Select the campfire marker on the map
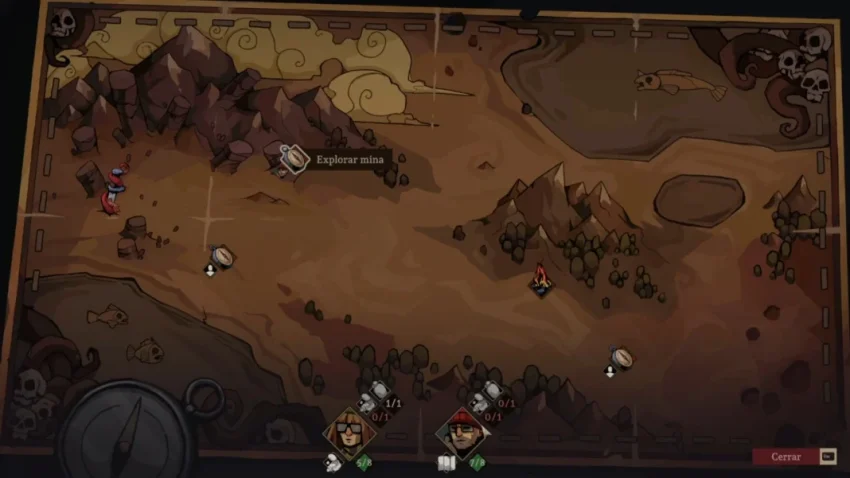The height and width of the screenshot is (478, 850). click(540, 279)
